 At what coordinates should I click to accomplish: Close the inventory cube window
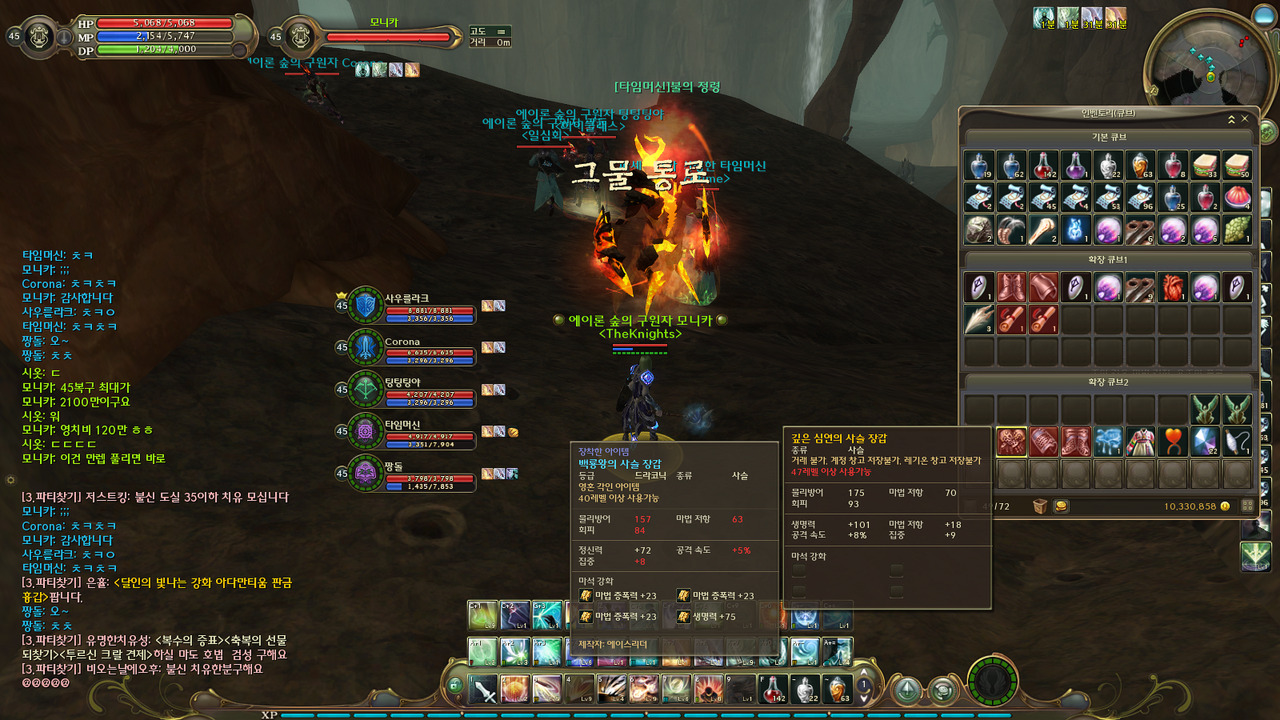coord(1244,119)
